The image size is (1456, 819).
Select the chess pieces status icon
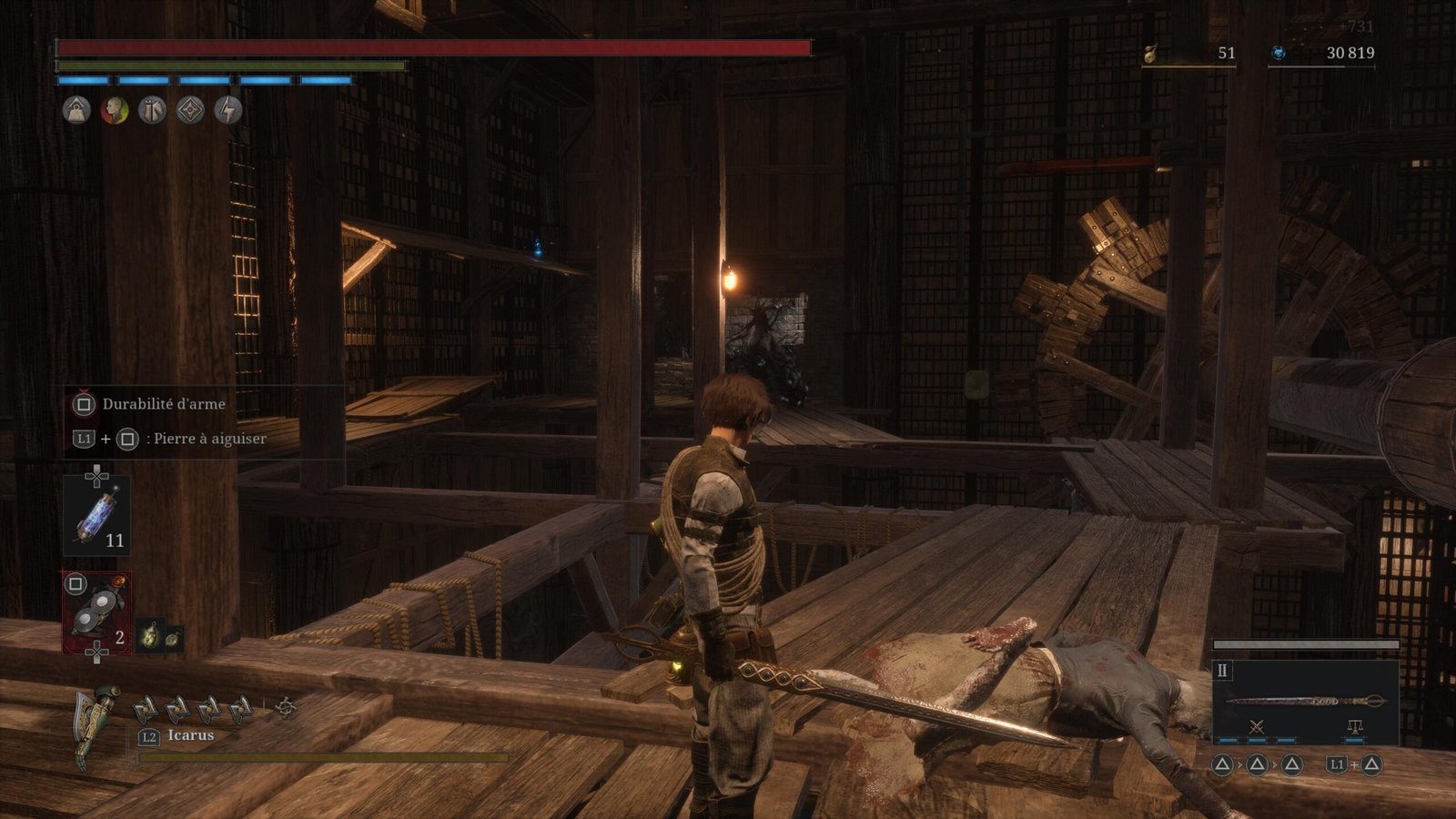(152, 111)
